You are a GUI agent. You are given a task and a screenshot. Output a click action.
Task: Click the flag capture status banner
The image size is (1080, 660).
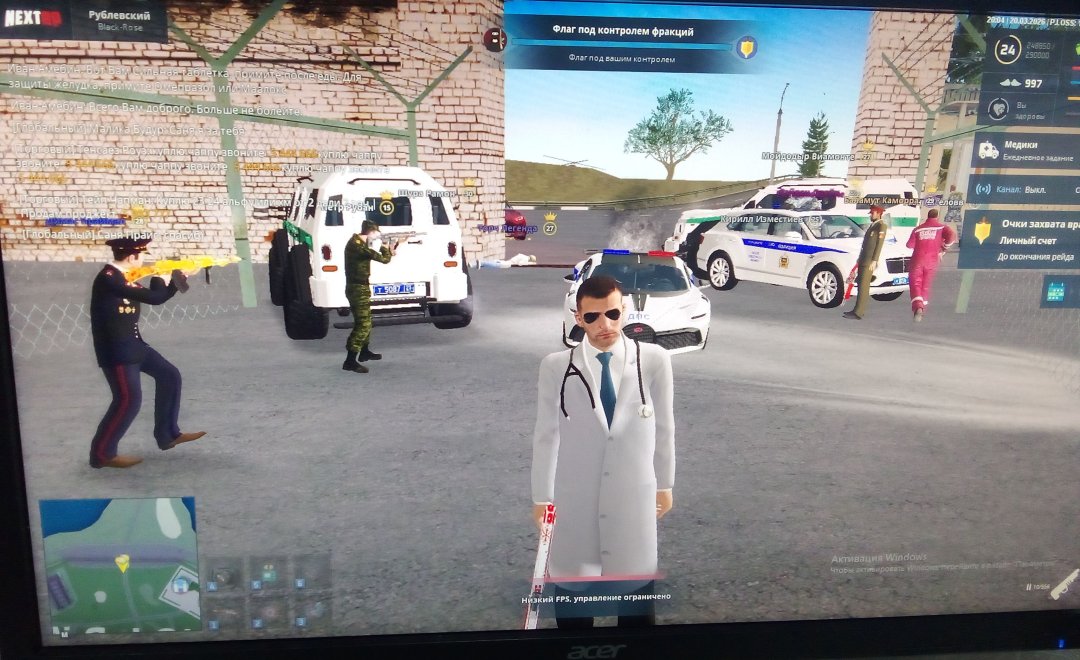(x=625, y=44)
